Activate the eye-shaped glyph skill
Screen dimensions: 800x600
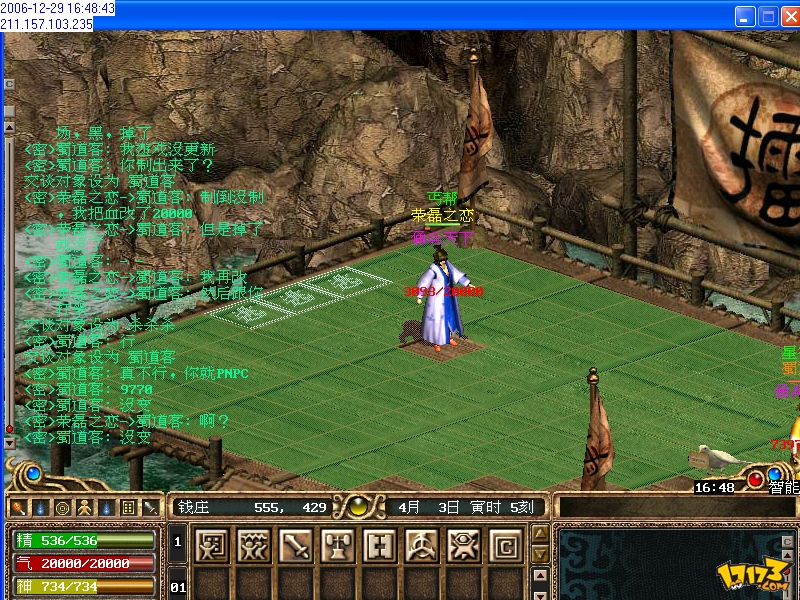point(463,545)
